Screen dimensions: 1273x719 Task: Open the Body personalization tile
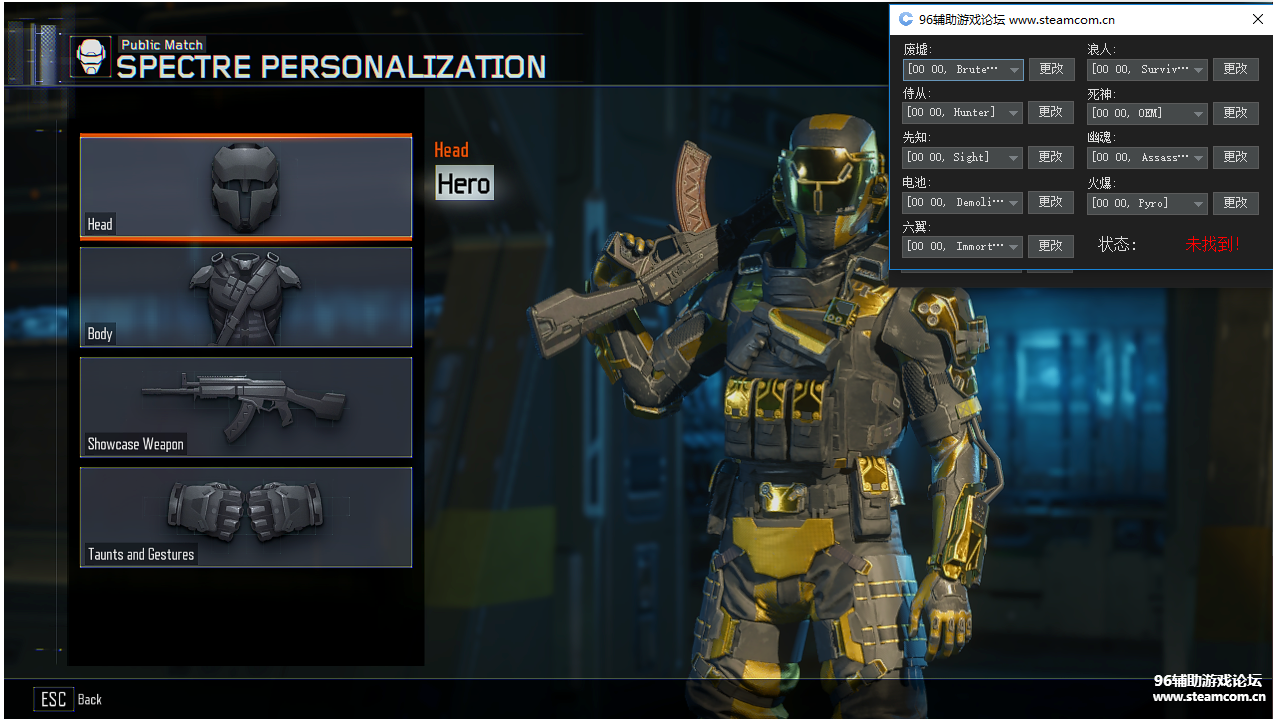click(x=246, y=297)
